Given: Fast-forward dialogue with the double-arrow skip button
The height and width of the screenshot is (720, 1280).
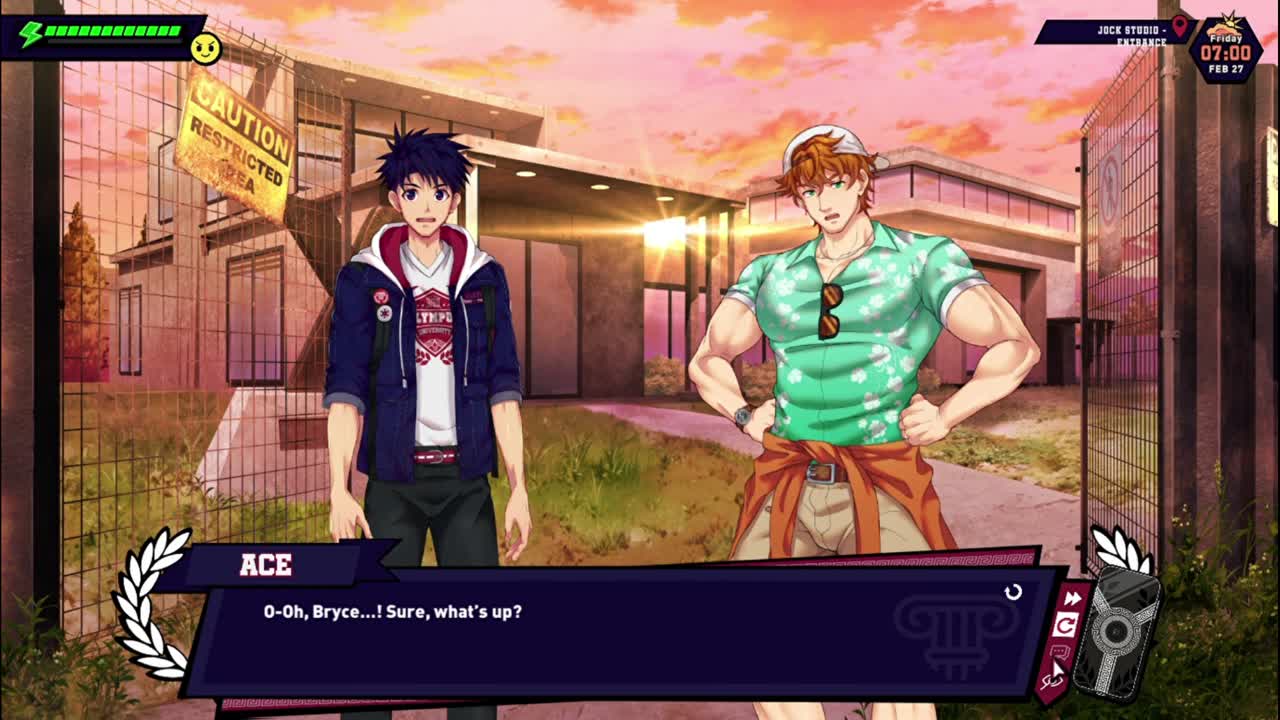Looking at the screenshot, I should (x=1072, y=599).
